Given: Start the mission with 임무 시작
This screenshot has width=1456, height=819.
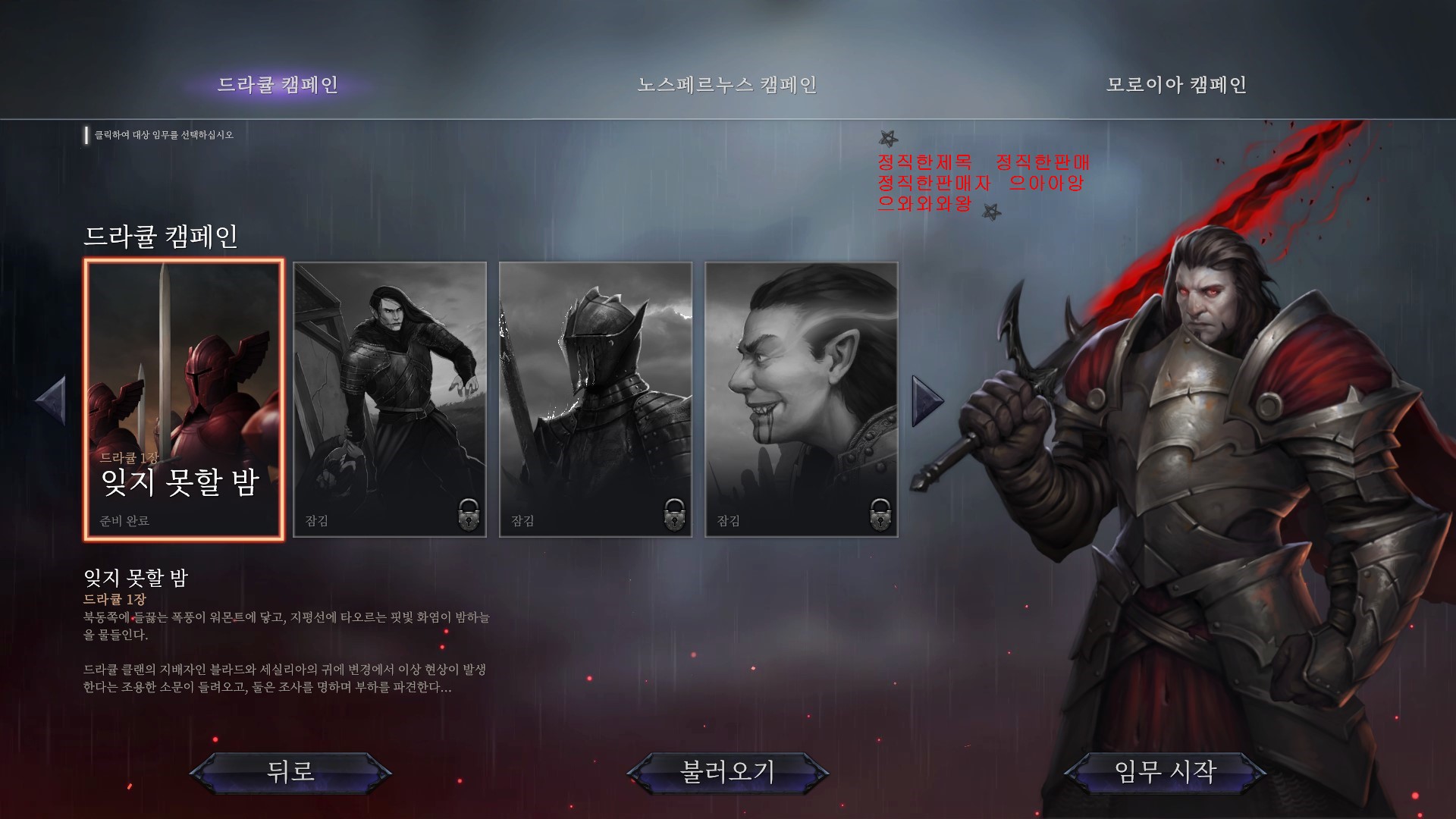Looking at the screenshot, I should pos(1165,772).
